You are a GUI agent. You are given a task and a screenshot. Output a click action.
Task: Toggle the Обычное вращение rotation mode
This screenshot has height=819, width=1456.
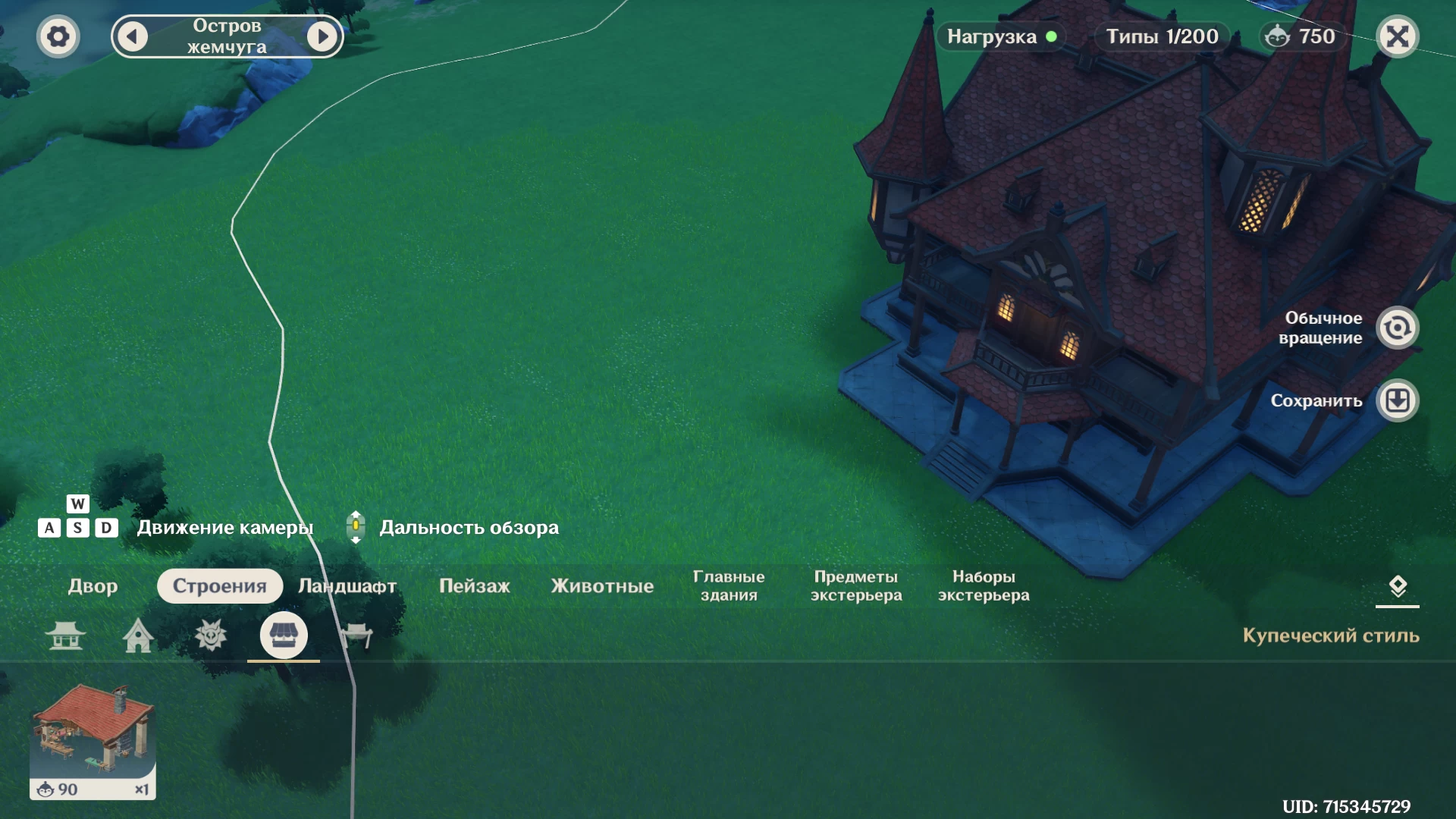click(x=1397, y=328)
